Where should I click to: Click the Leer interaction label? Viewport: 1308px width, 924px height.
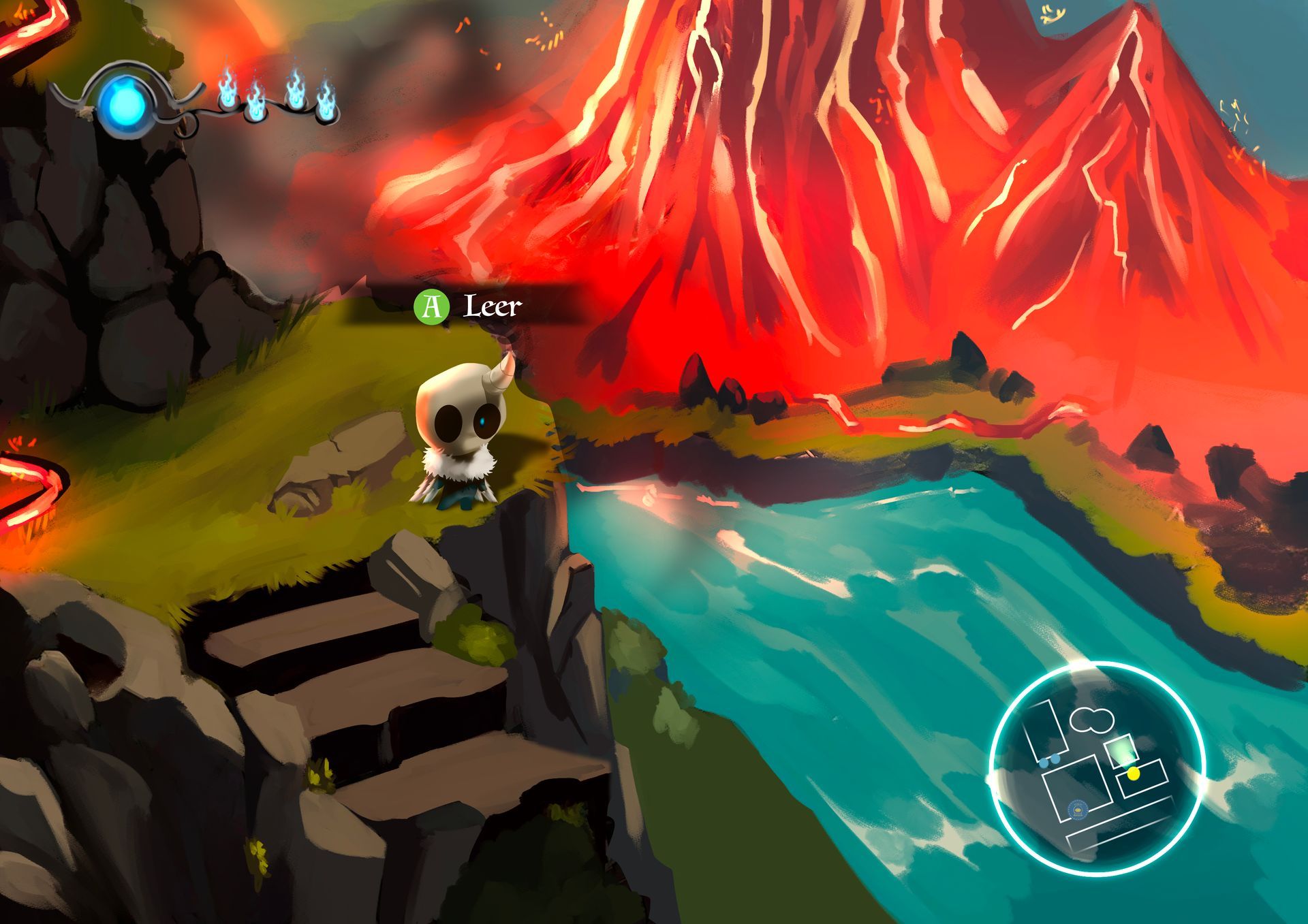click(x=492, y=307)
